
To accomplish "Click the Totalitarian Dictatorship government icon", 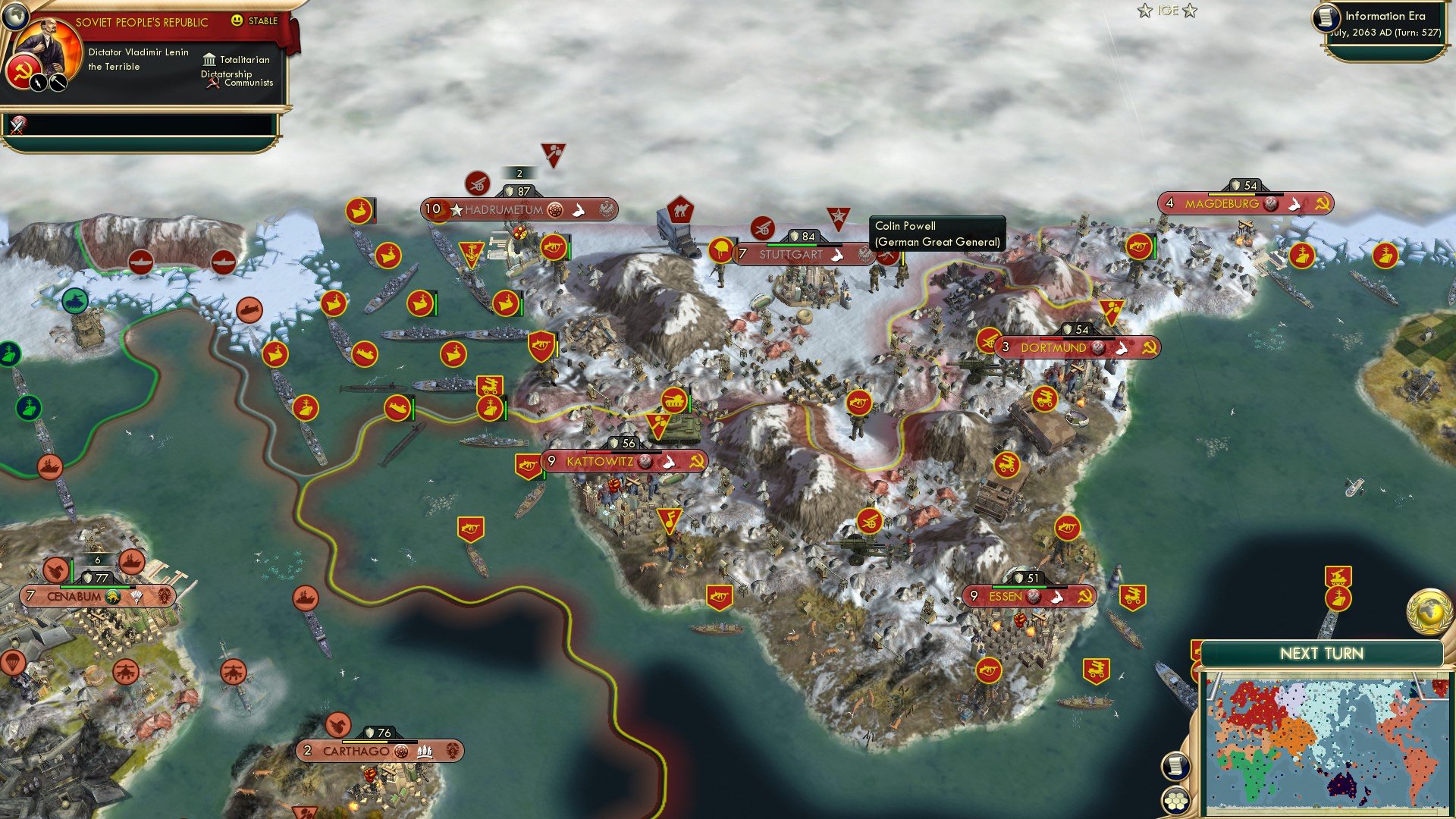I will tap(209, 59).
